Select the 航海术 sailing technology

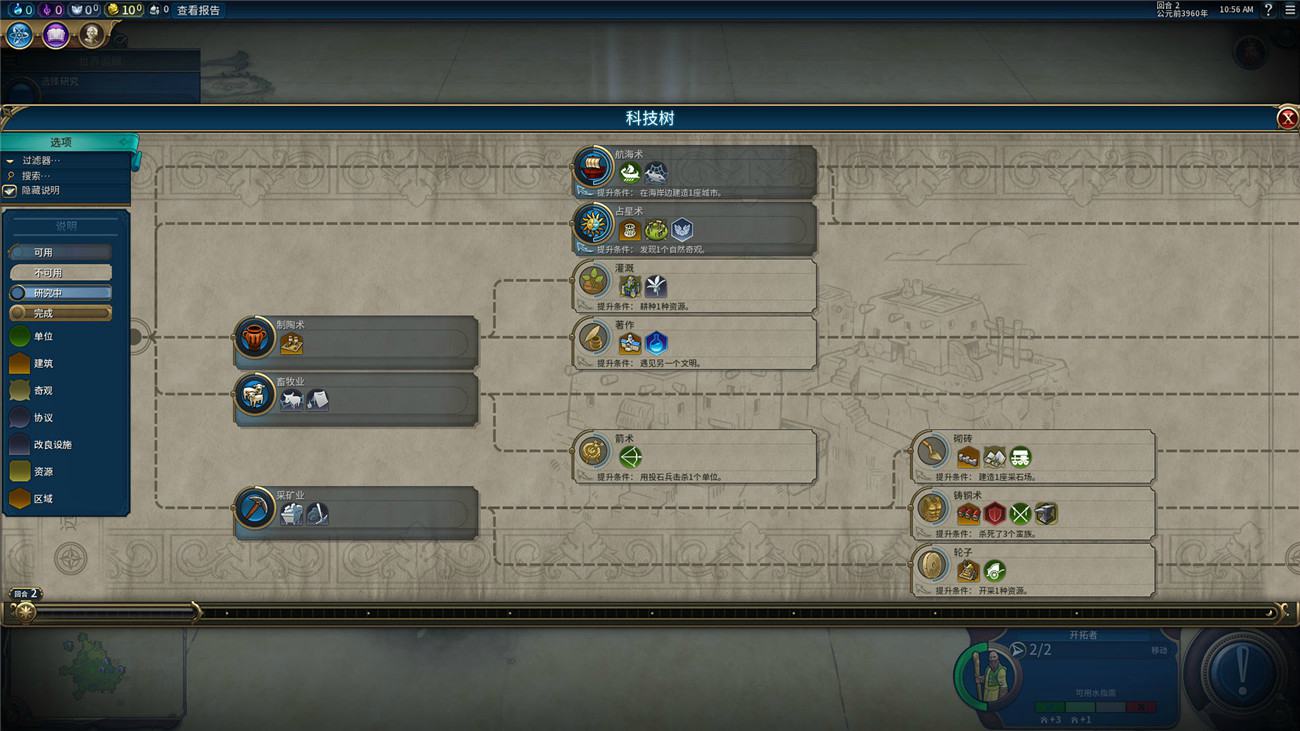click(x=695, y=168)
